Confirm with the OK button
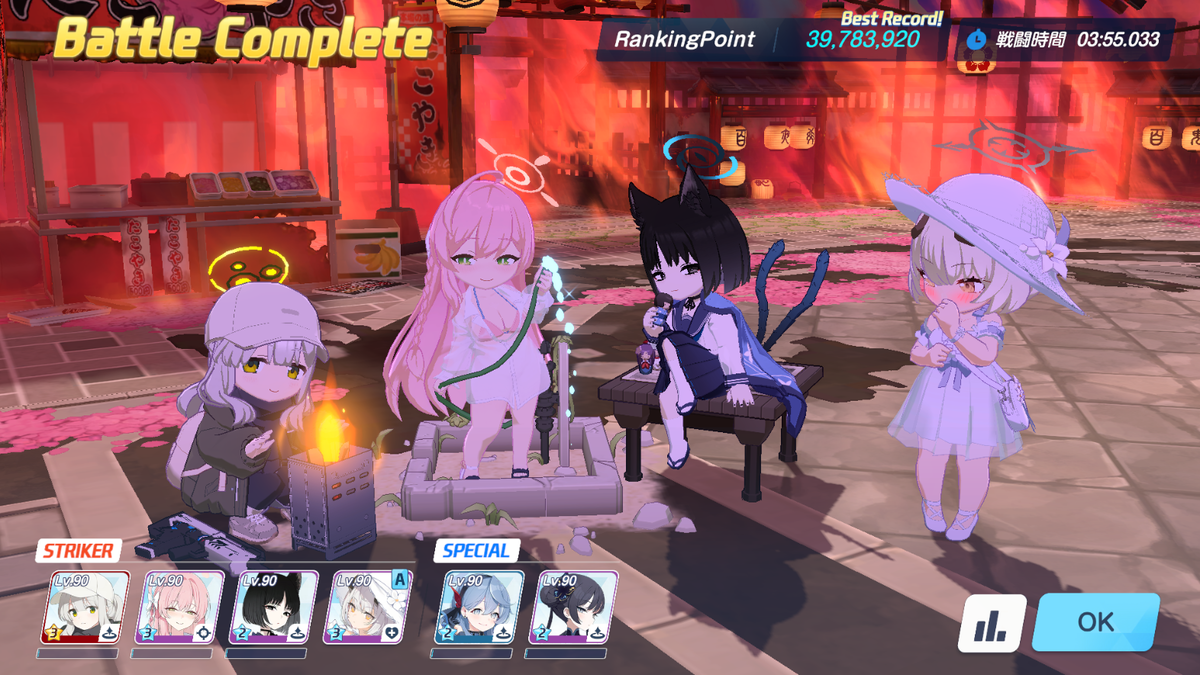 point(1095,622)
